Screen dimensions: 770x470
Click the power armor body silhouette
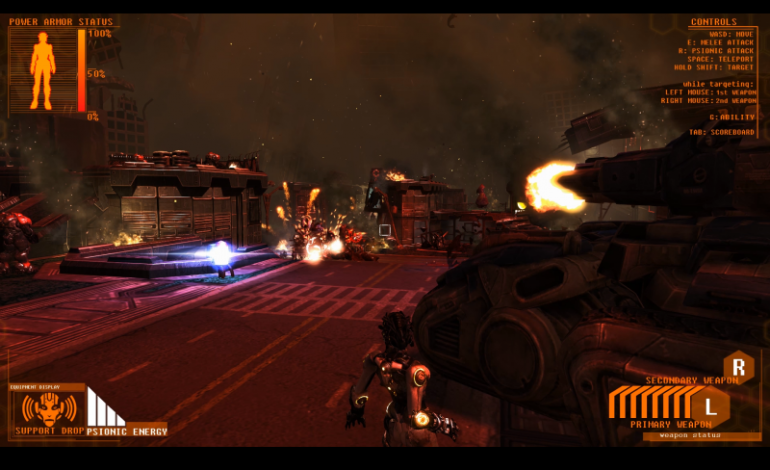[42, 70]
